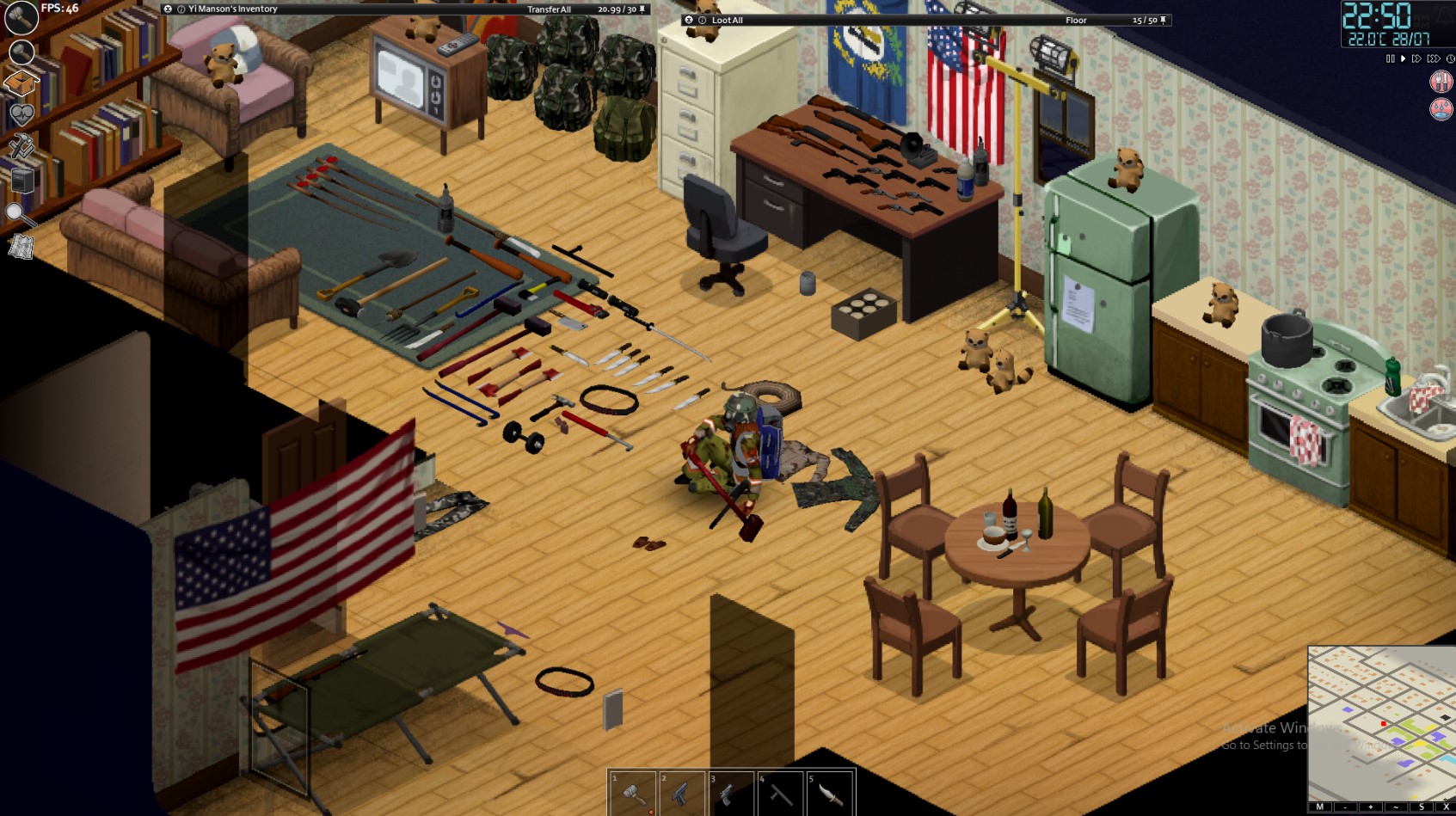Set game speed to normal play
1456x816 pixels.
(1404, 59)
